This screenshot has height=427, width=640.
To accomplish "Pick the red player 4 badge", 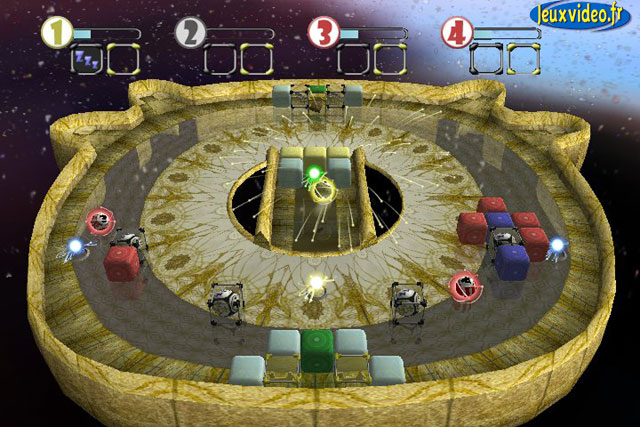I will pos(456,33).
